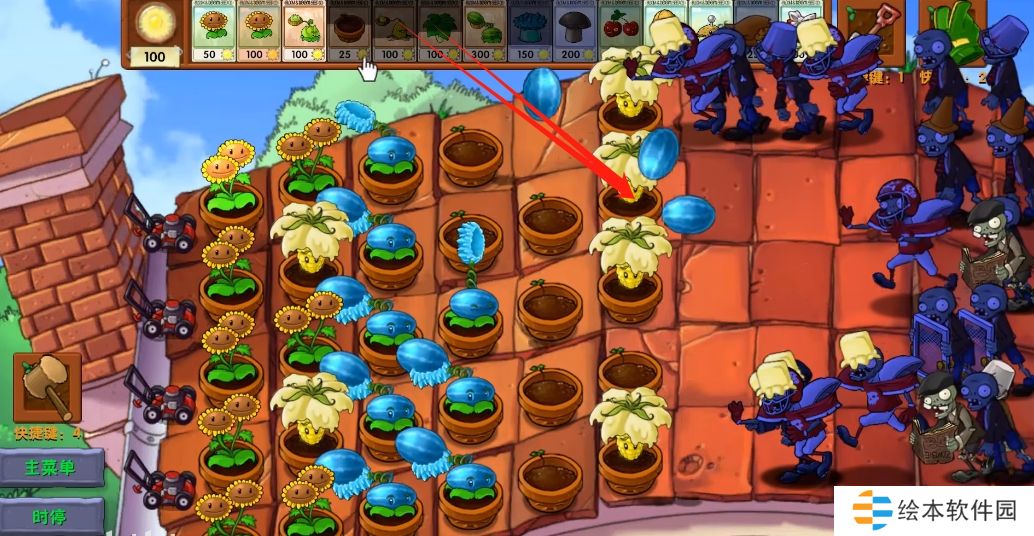The height and width of the screenshot is (536, 1034).
Task: Select the Winter Melon seed packet
Action: coord(528,31)
